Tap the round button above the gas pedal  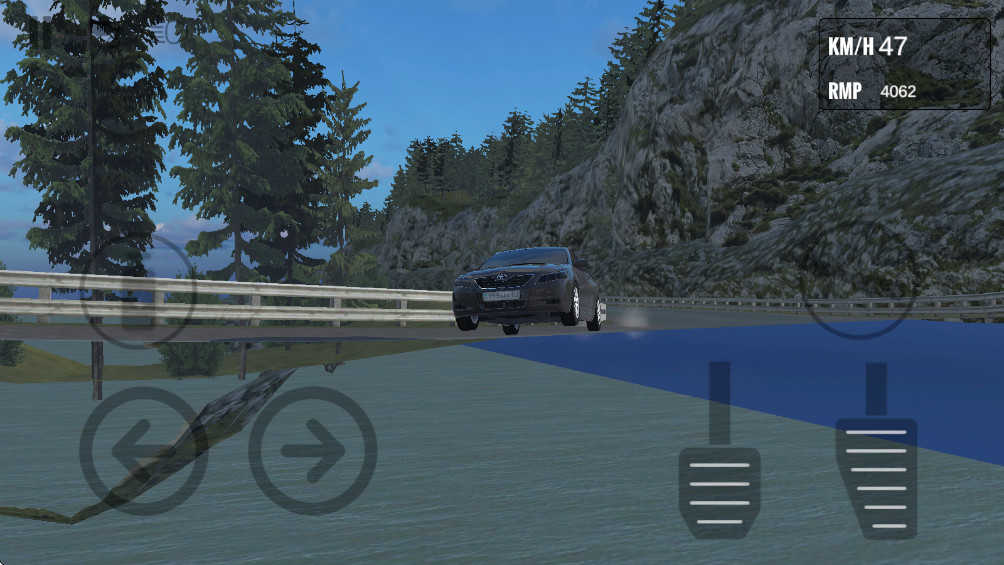858,290
